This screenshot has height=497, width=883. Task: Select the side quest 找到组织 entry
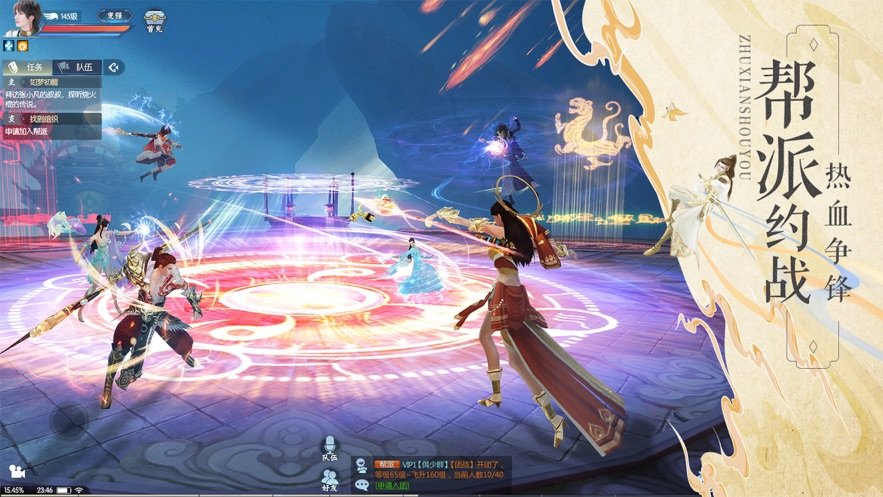point(52,119)
